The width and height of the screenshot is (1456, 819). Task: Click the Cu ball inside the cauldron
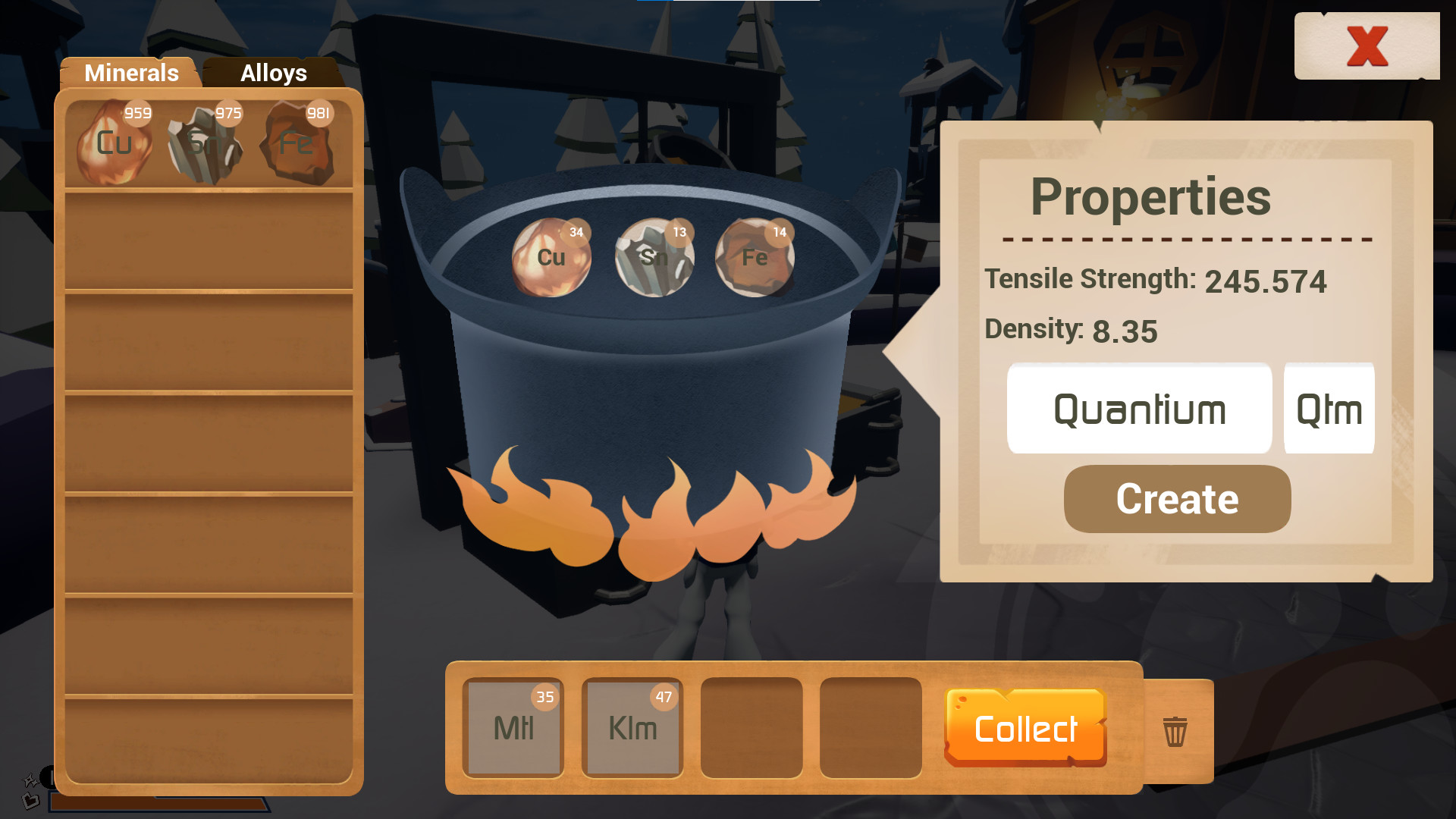tap(551, 258)
